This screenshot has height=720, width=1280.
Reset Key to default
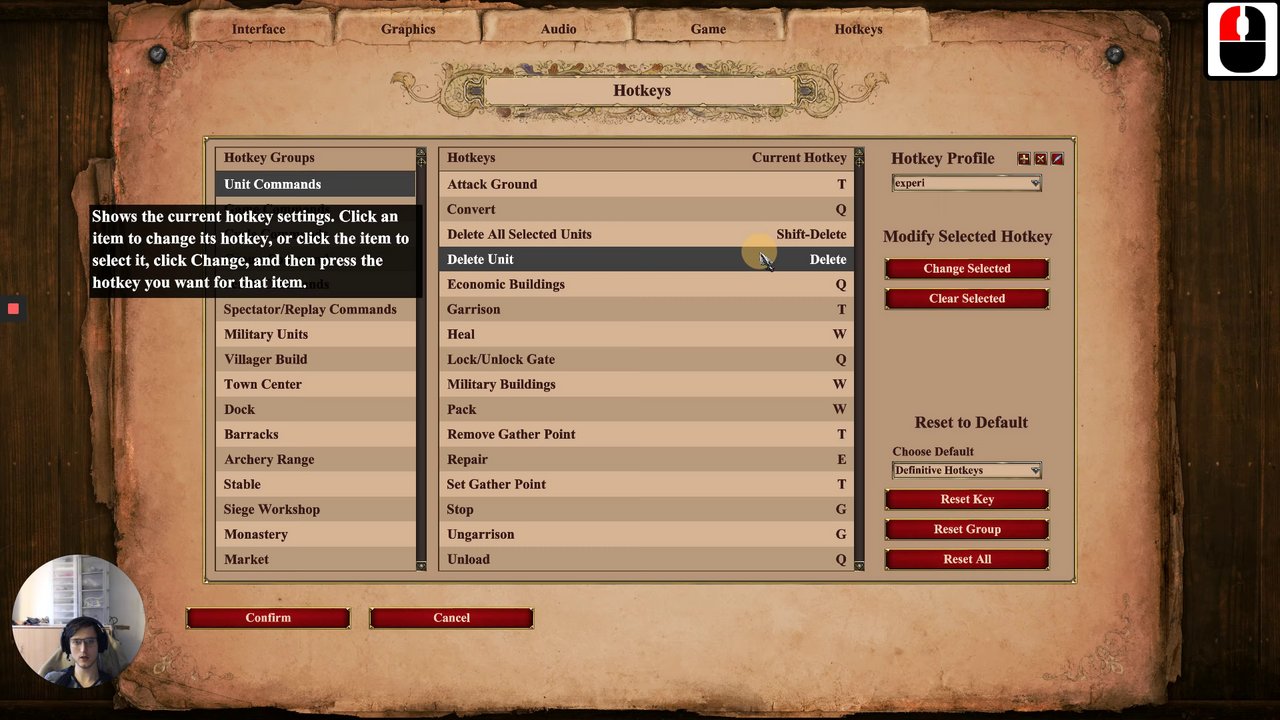point(966,499)
